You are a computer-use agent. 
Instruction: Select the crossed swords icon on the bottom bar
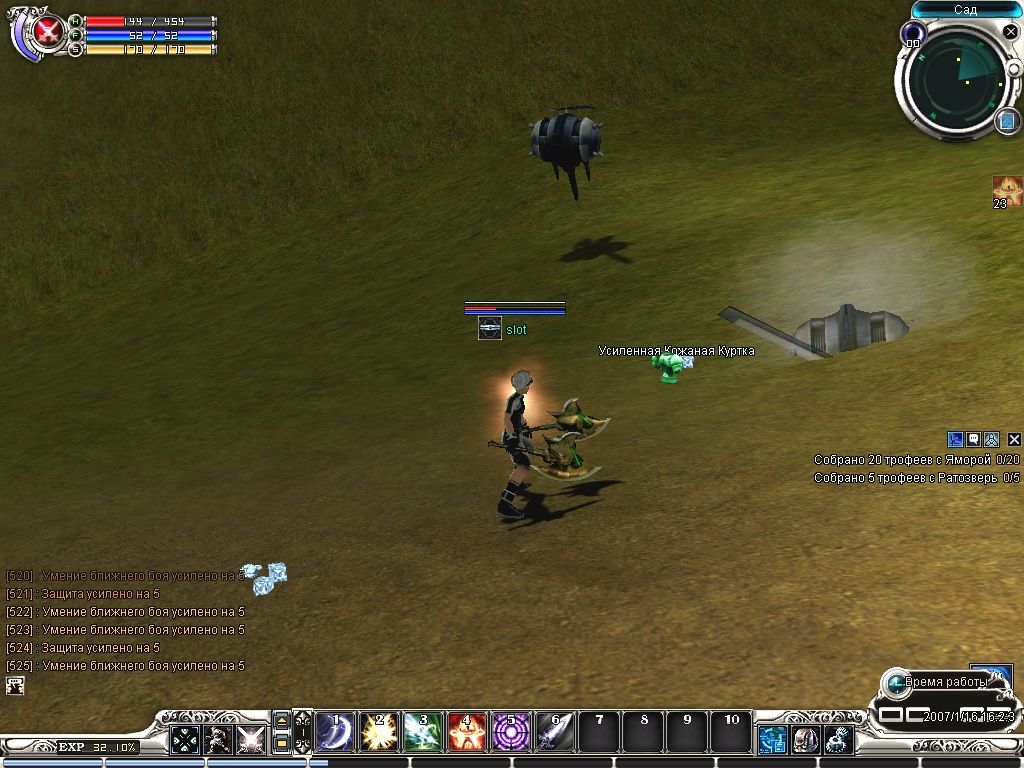(251, 740)
